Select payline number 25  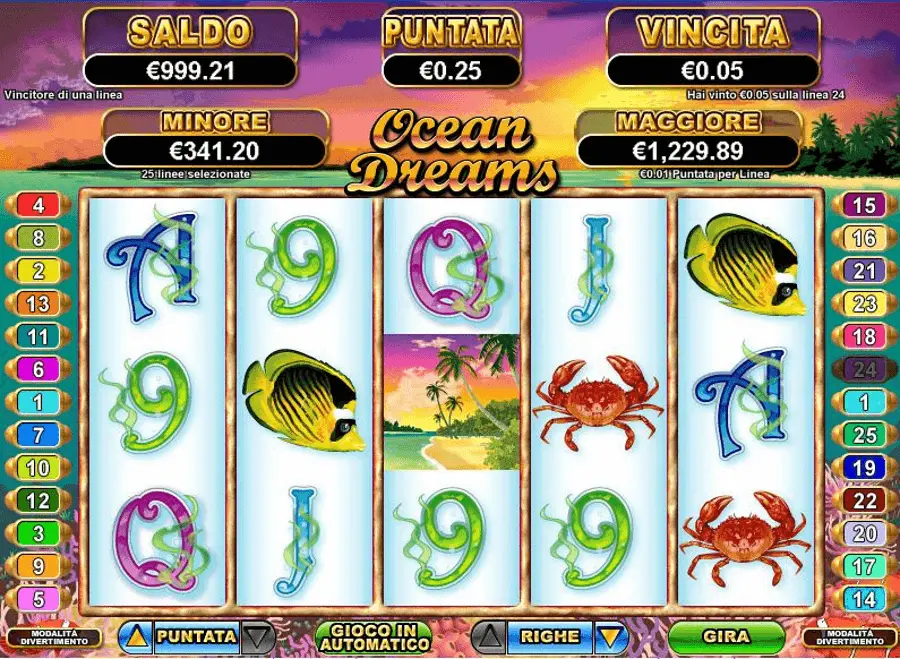pyautogui.click(x=864, y=435)
